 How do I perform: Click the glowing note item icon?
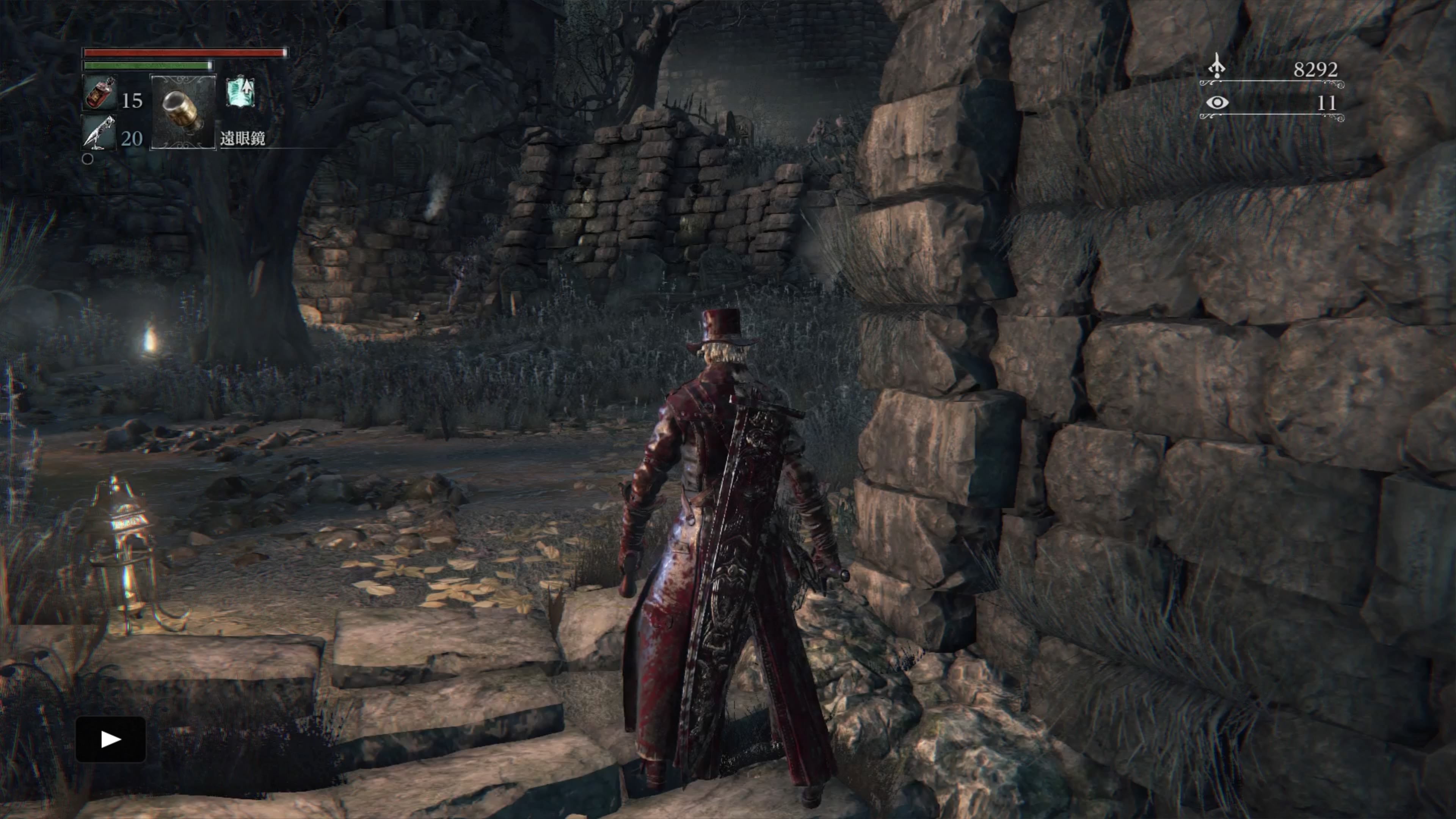coord(241,93)
